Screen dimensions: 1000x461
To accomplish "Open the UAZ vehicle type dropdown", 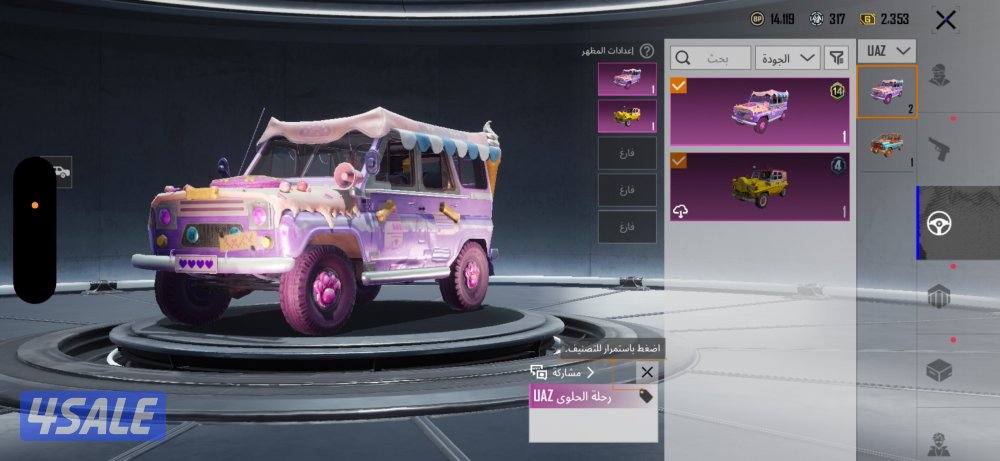I will click(887, 51).
